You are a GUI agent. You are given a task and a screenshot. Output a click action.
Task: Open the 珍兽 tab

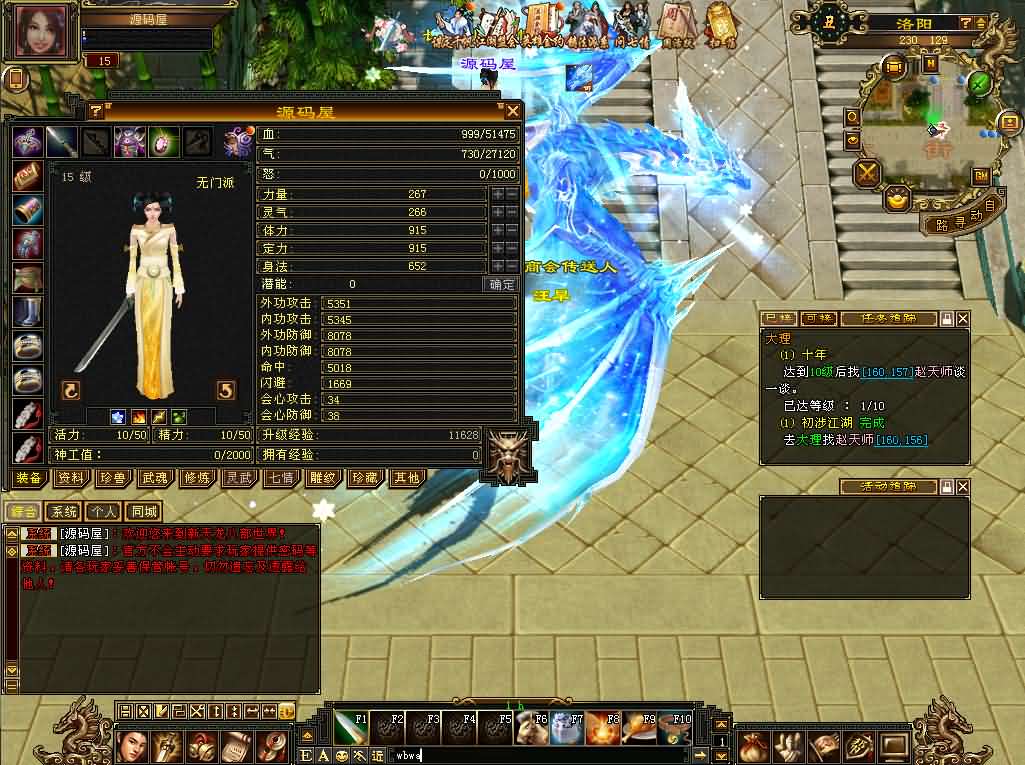112,478
